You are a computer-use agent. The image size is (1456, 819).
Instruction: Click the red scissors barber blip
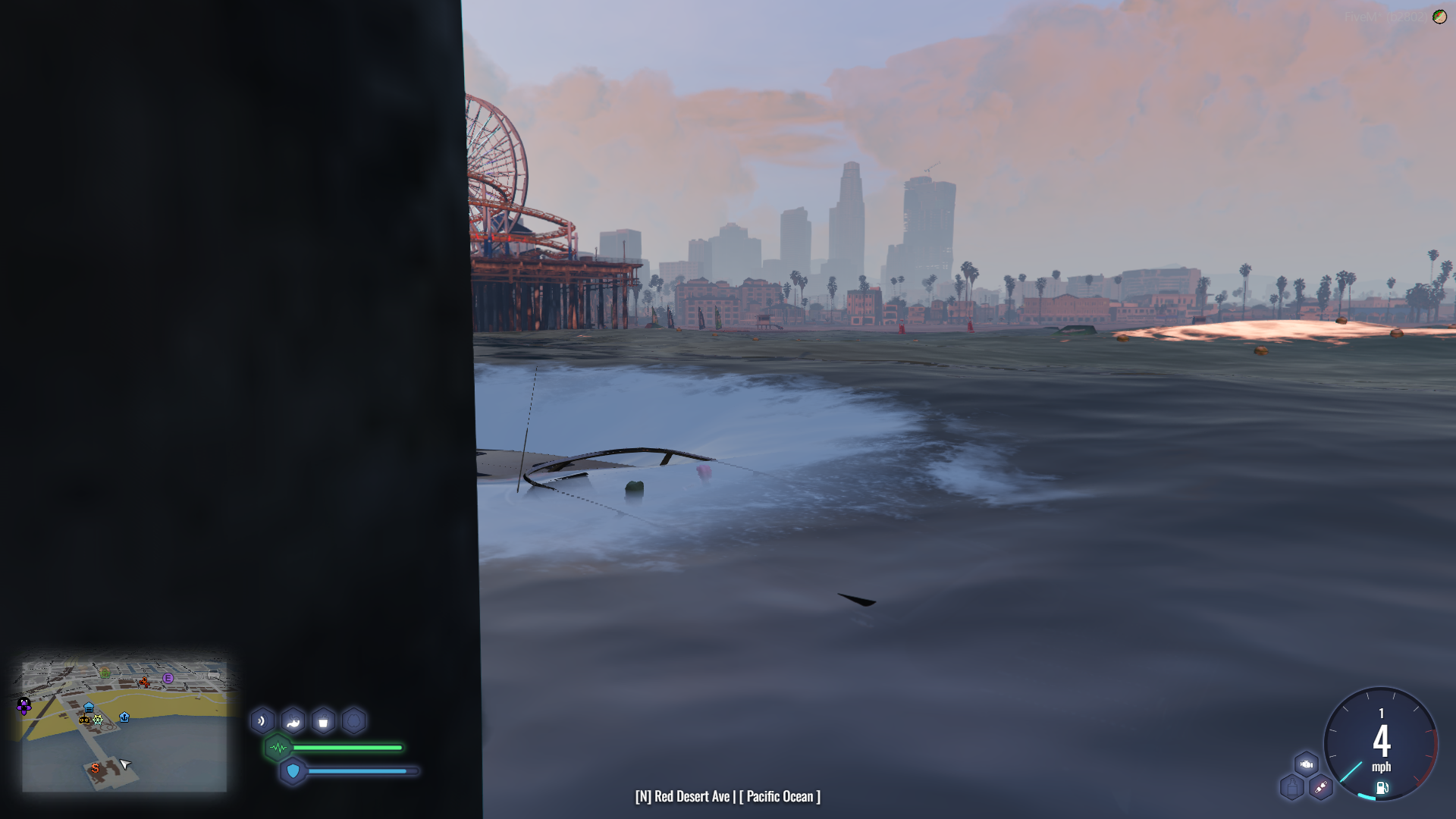tap(143, 682)
